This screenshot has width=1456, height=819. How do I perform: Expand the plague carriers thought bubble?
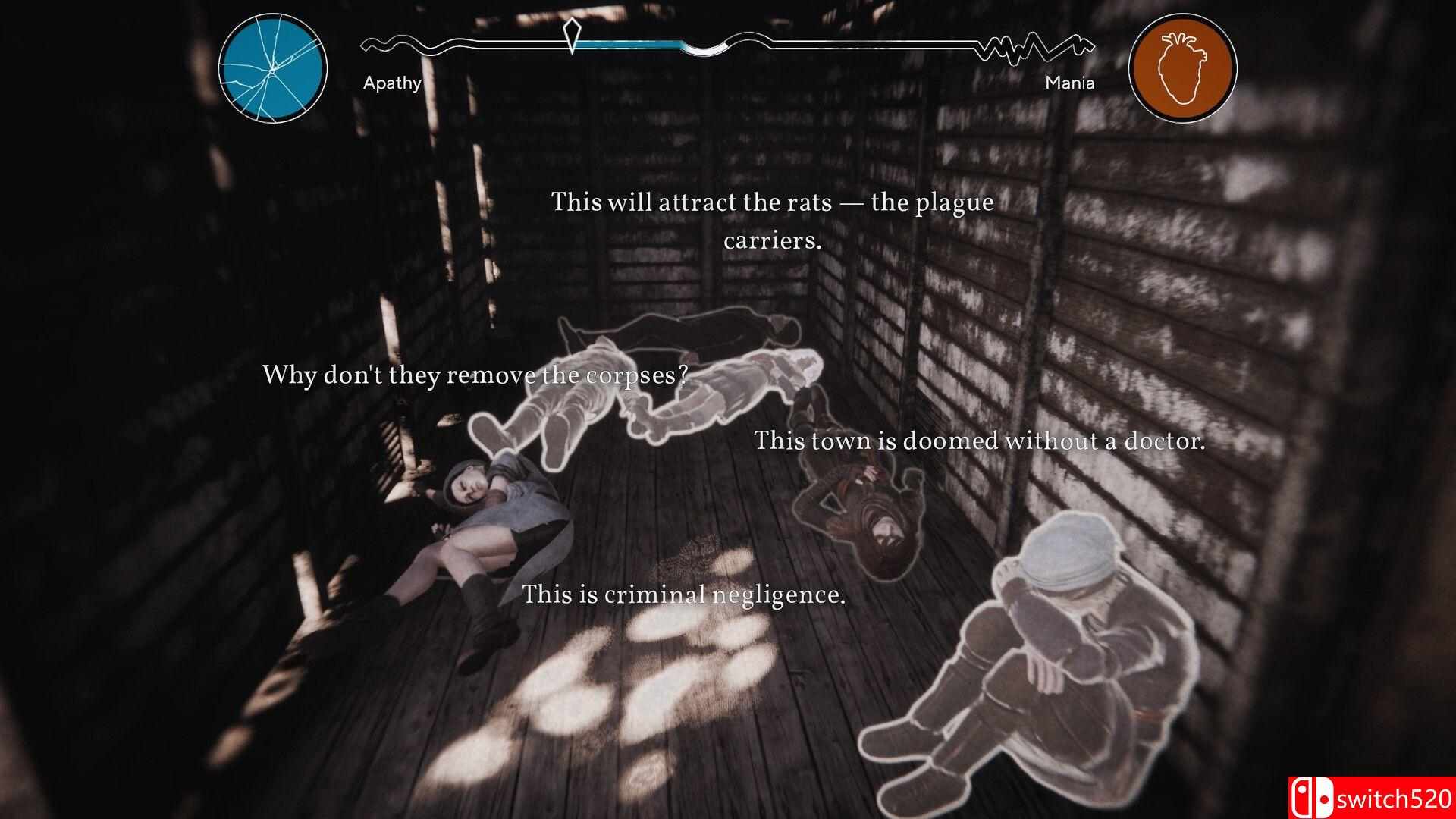tap(772, 223)
